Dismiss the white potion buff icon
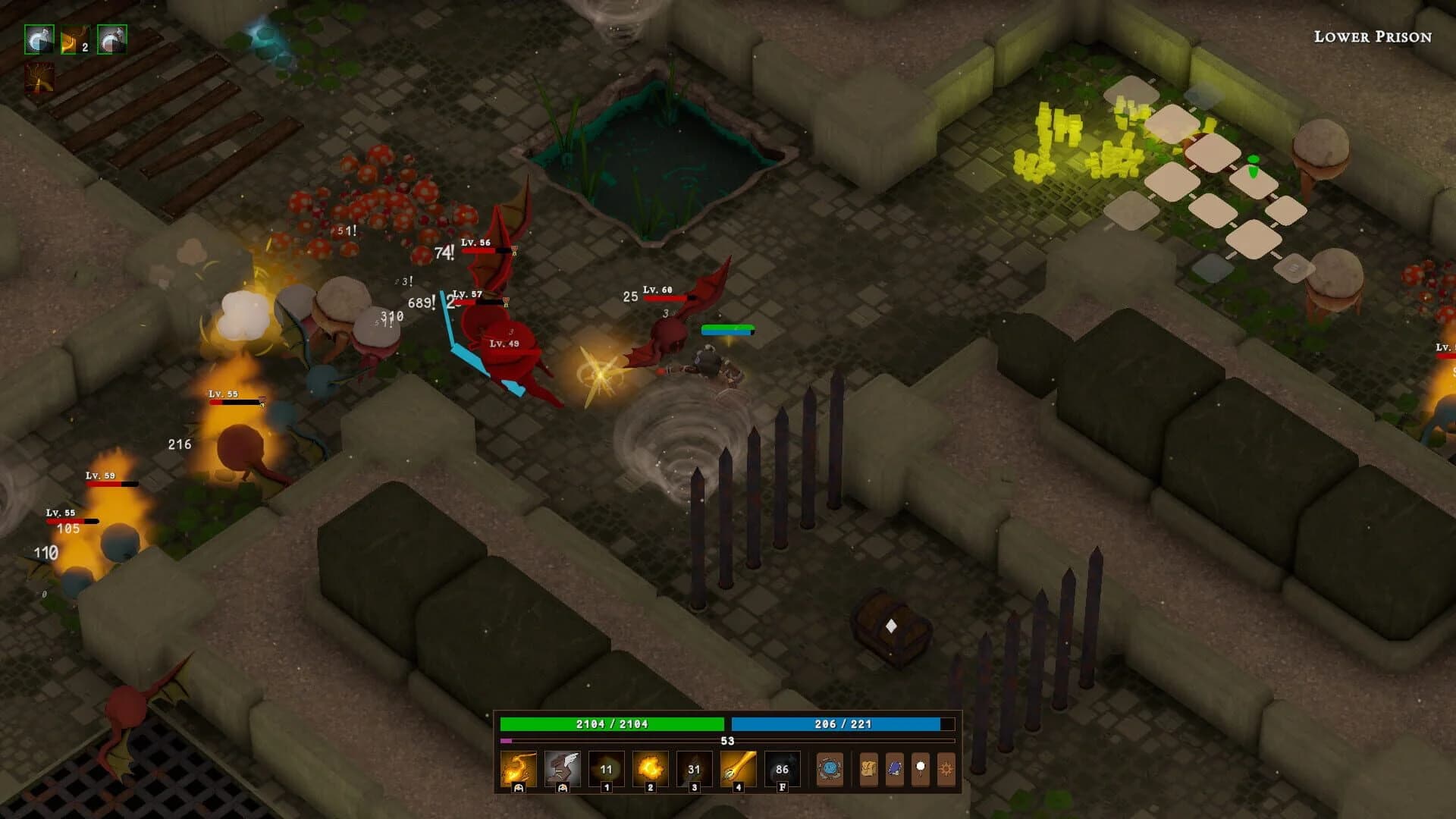The image size is (1456, 819). [x=112, y=39]
